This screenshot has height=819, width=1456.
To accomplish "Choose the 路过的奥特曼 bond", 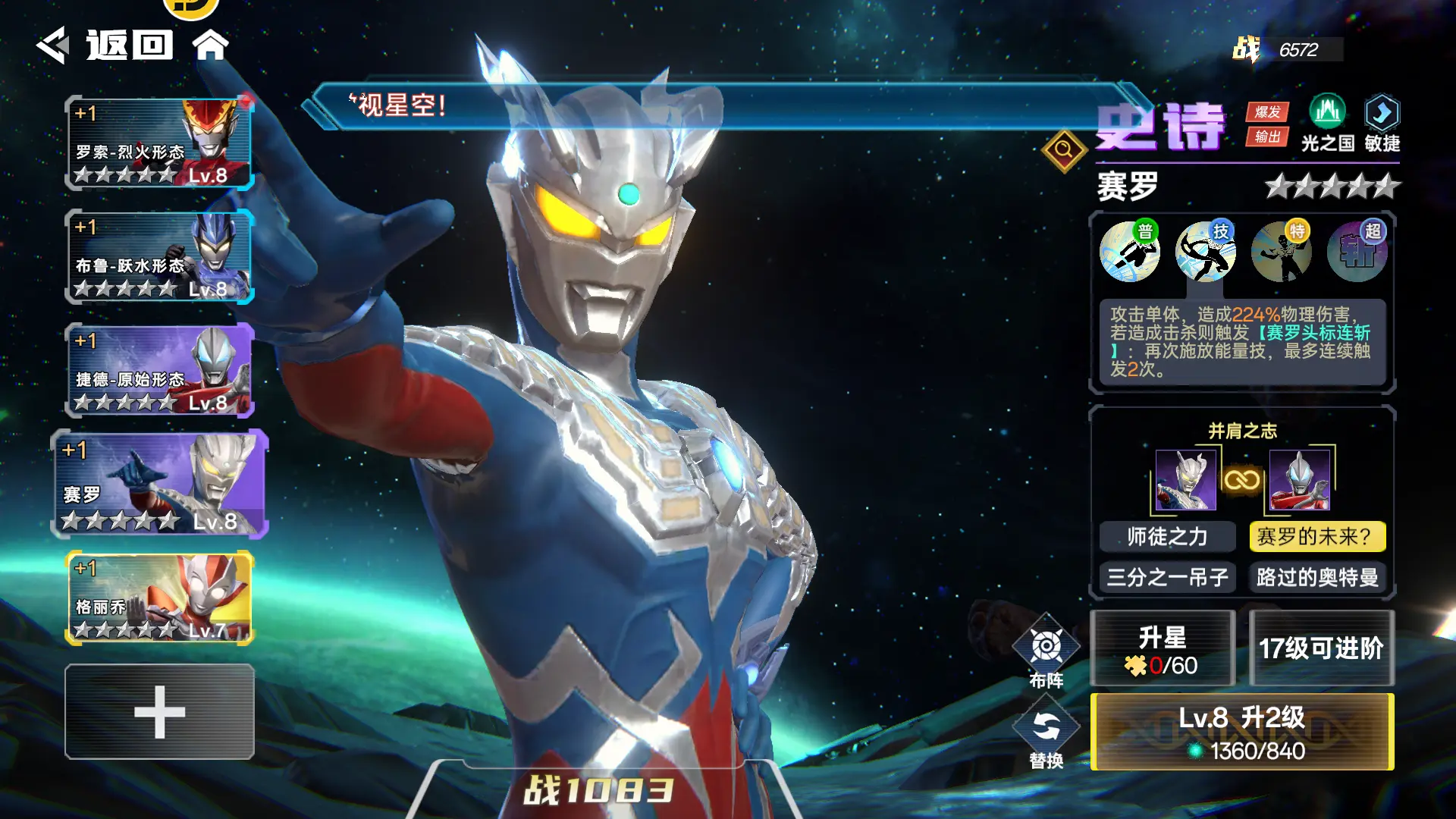I will pyautogui.click(x=1317, y=578).
